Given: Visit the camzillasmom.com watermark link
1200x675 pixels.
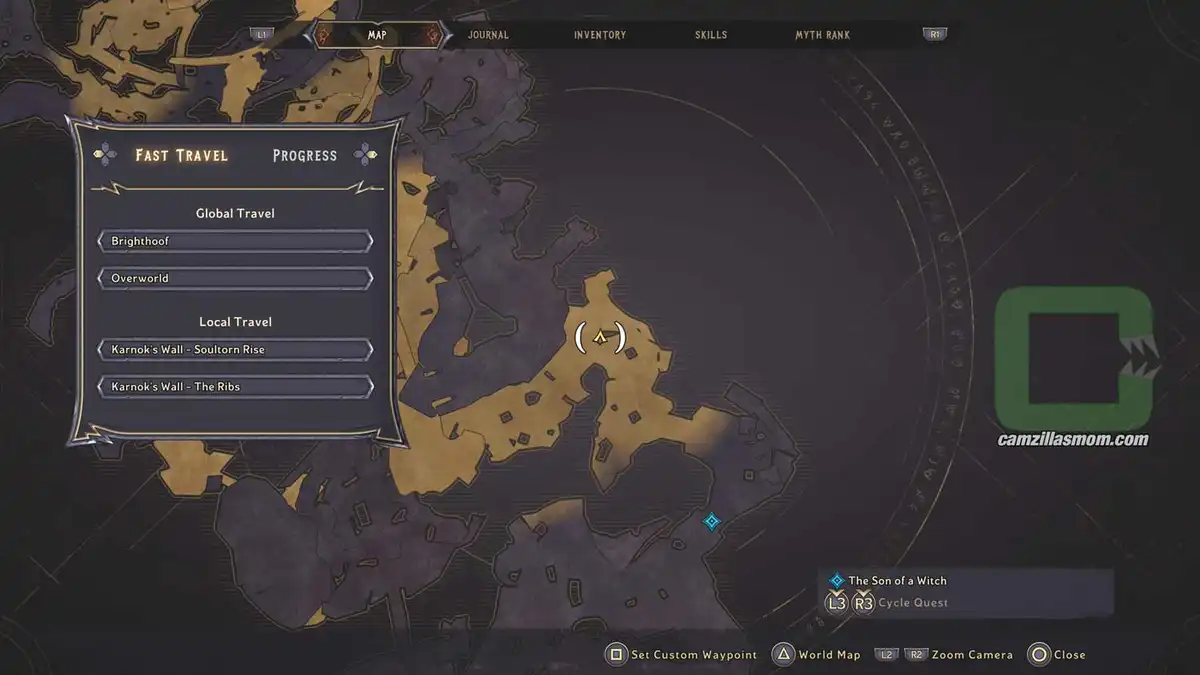Looking at the screenshot, I should click(x=1073, y=439).
